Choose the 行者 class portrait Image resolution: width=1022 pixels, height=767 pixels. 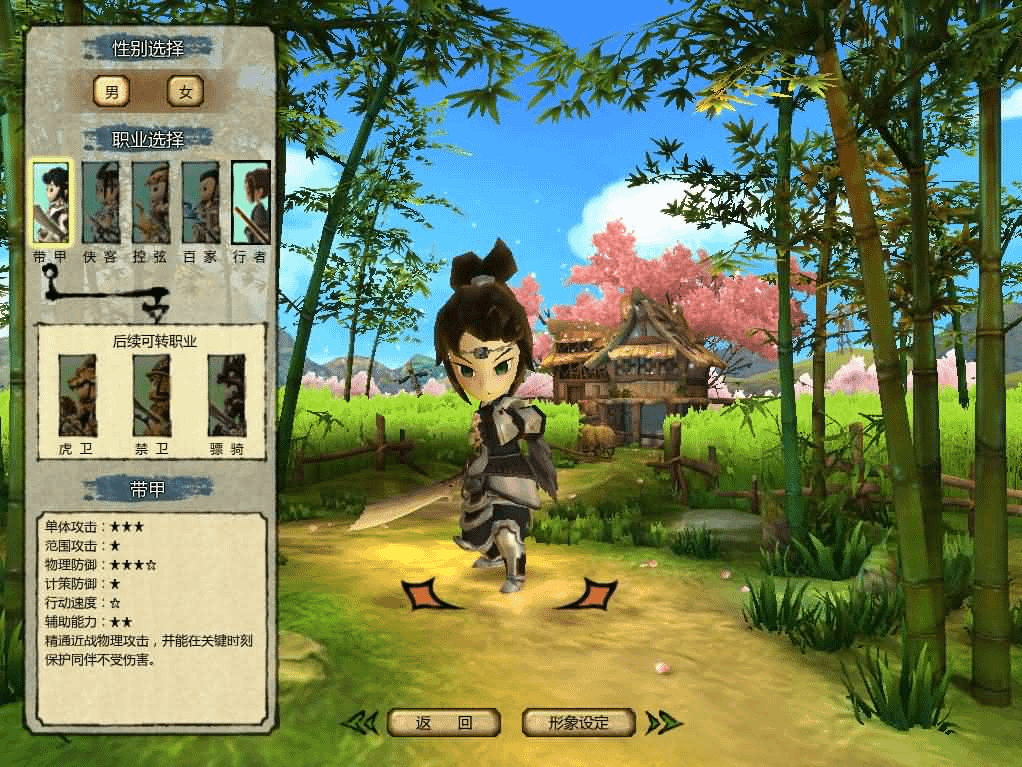[x=251, y=202]
